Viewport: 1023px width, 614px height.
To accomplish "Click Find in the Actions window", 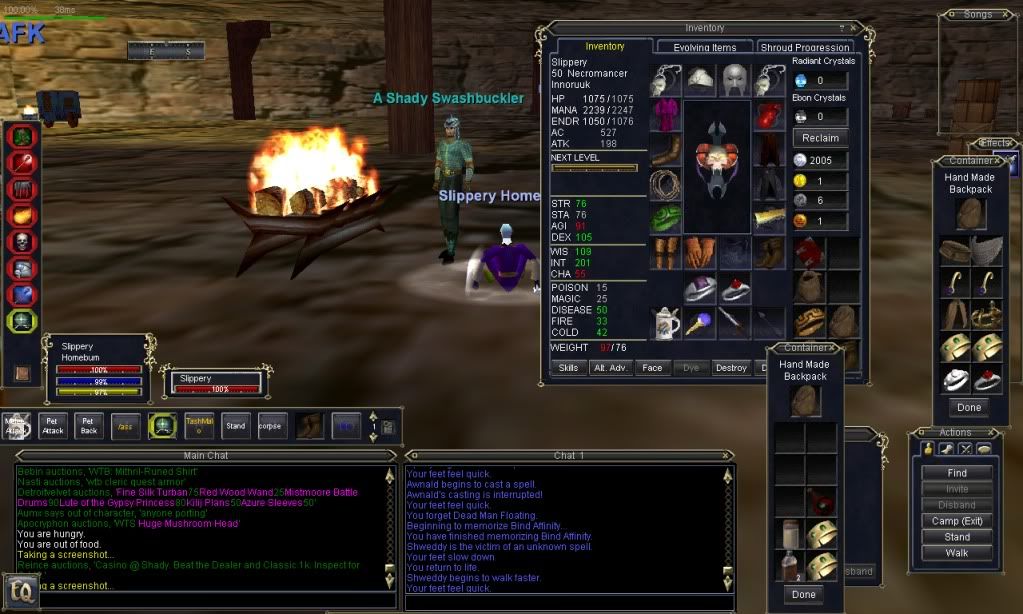I will pyautogui.click(x=957, y=473).
